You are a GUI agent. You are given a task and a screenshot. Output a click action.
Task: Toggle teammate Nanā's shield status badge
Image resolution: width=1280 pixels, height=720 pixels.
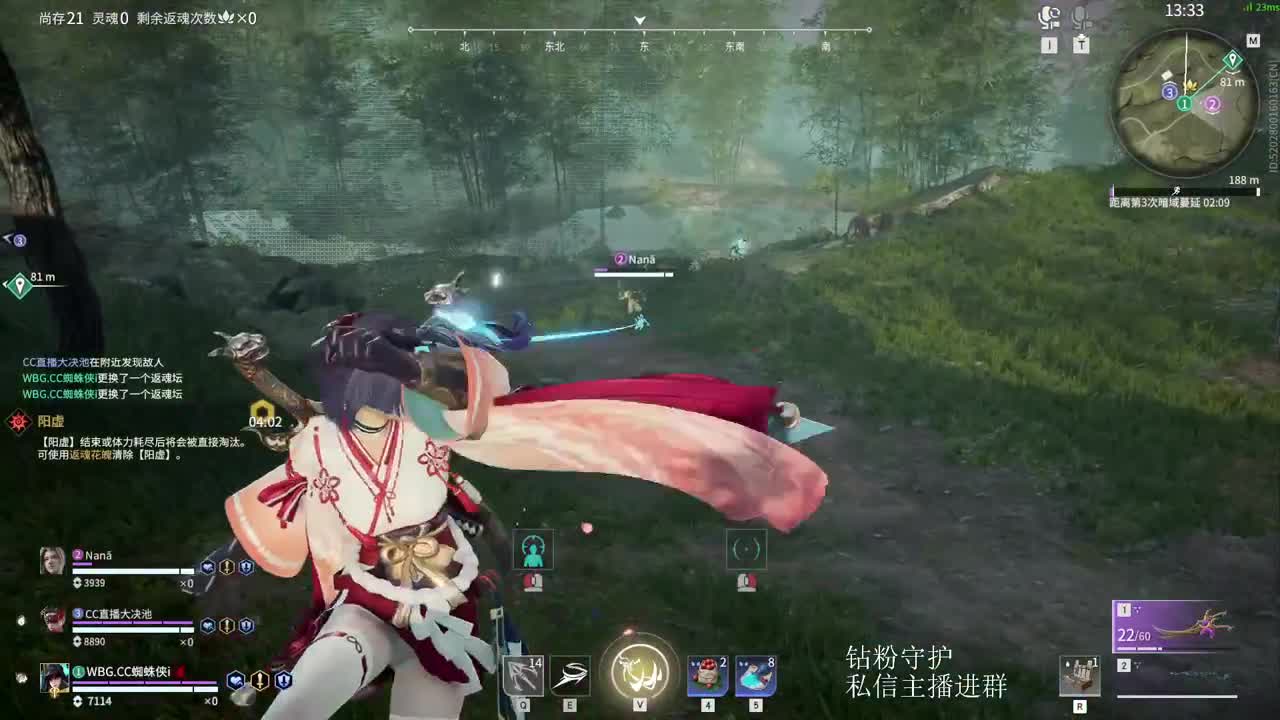(246, 568)
